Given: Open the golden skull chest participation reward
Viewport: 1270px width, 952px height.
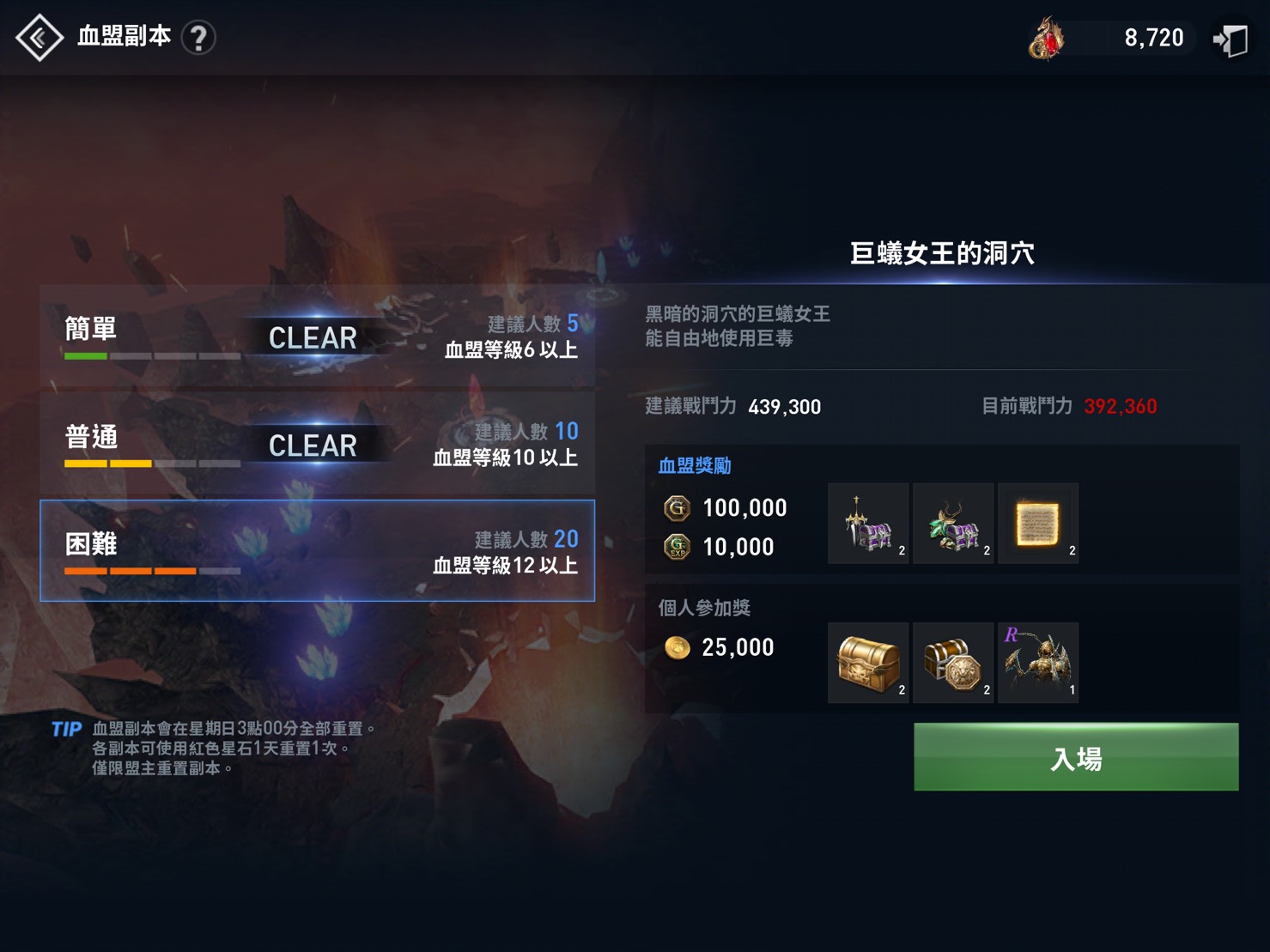Looking at the screenshot, I should pyautogui.click(x=867, y=662).
